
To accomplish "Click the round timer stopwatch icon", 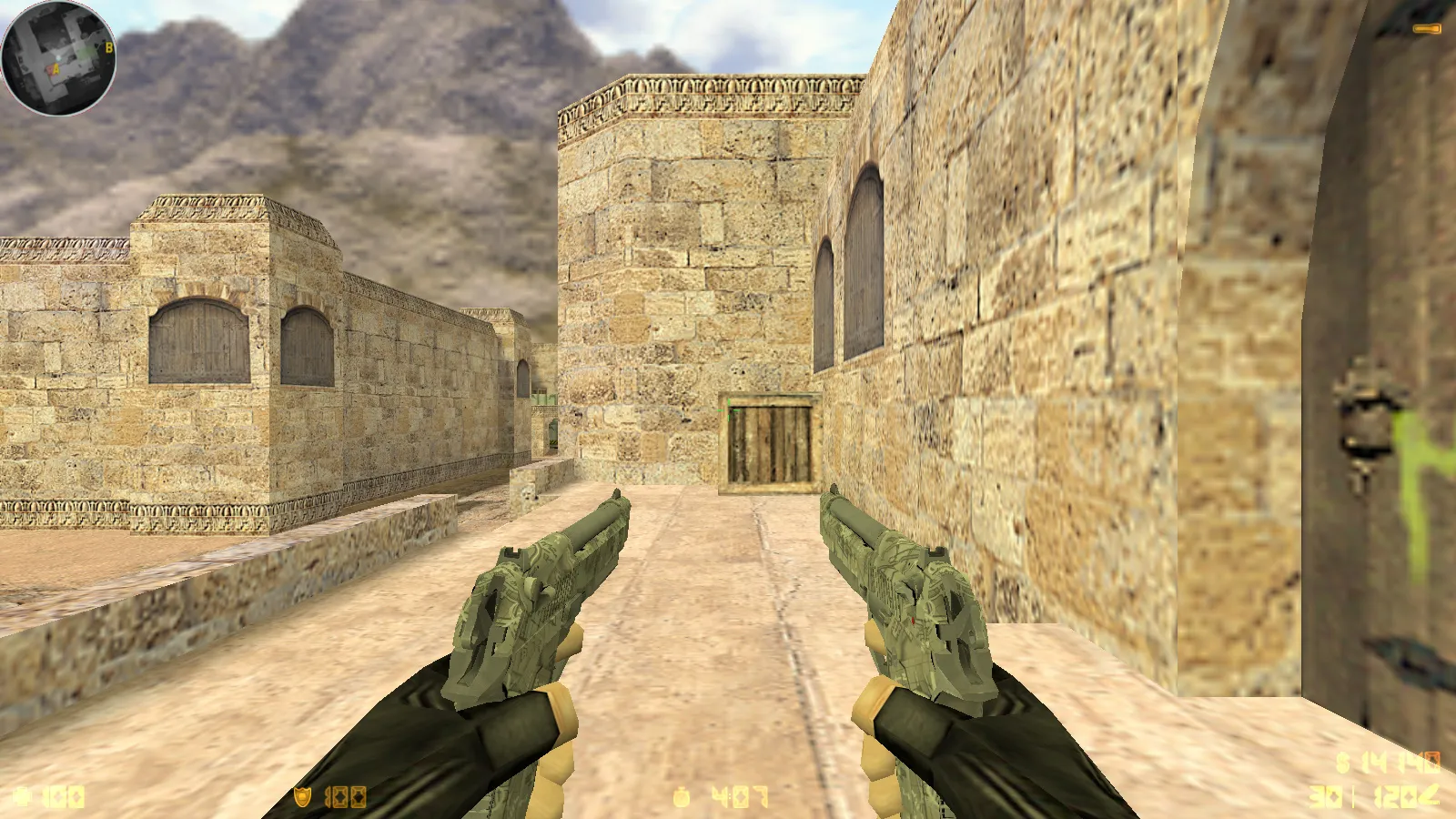I will (681, 797).
